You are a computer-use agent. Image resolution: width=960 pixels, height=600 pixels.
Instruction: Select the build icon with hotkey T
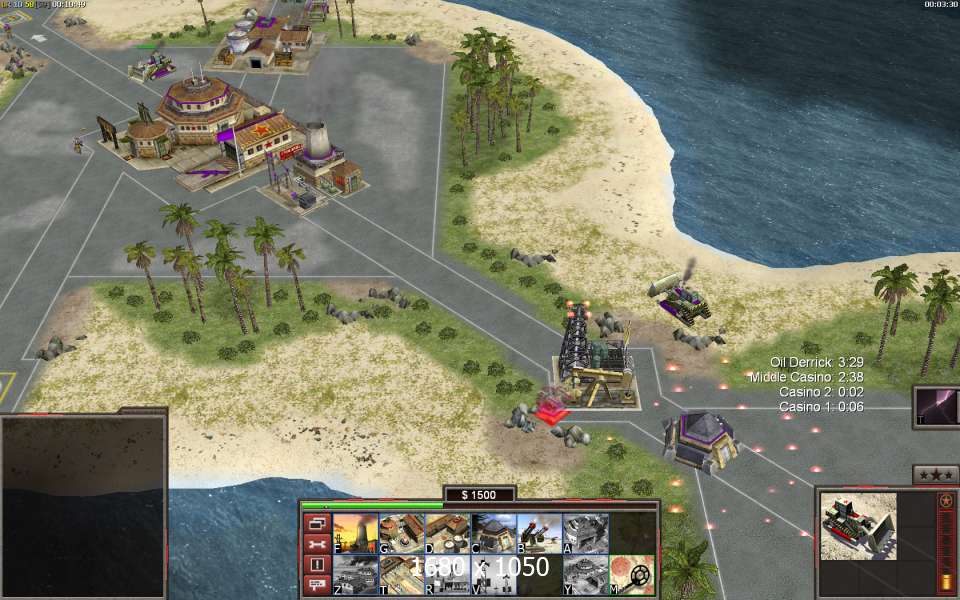401,575
